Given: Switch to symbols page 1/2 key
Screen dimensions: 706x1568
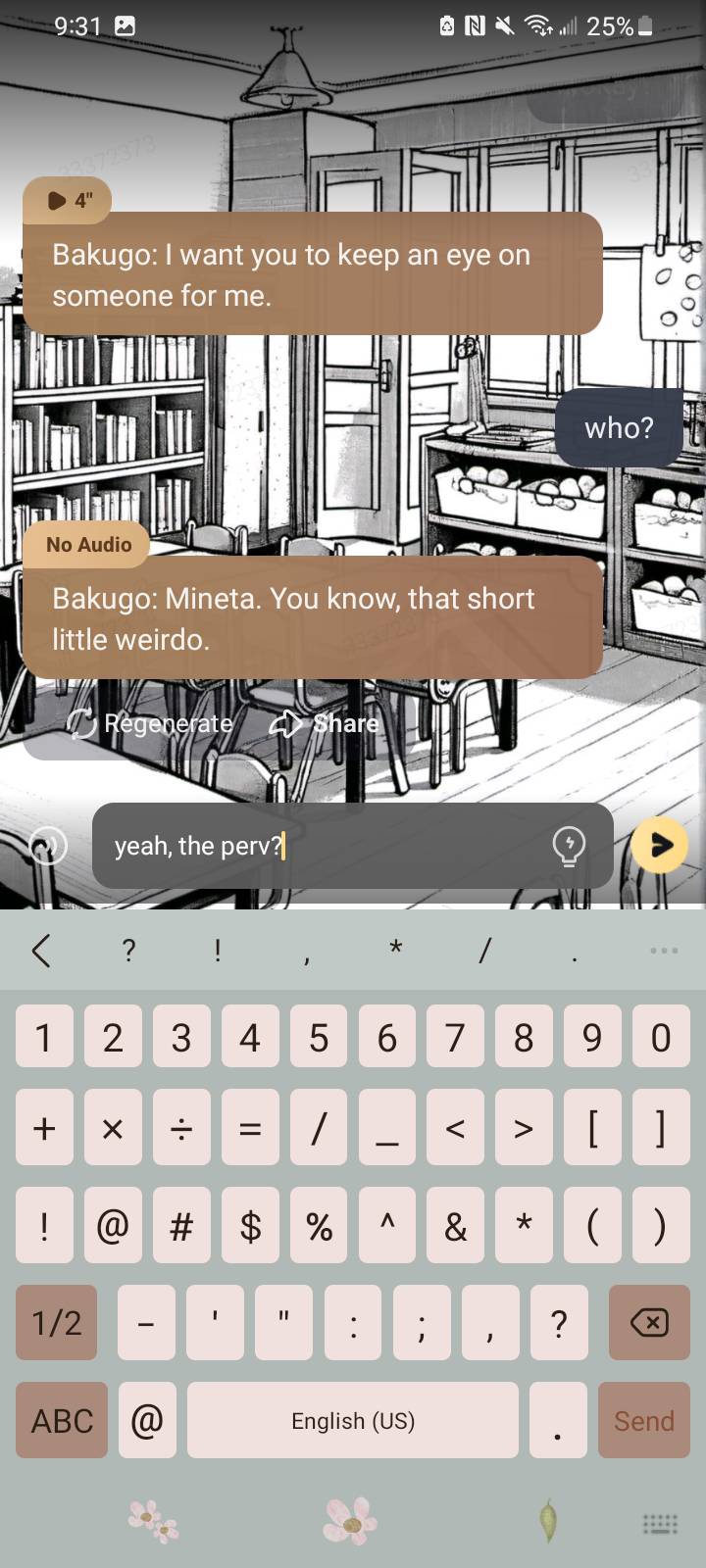Looking at the screenshot, I should point(57,1323).
